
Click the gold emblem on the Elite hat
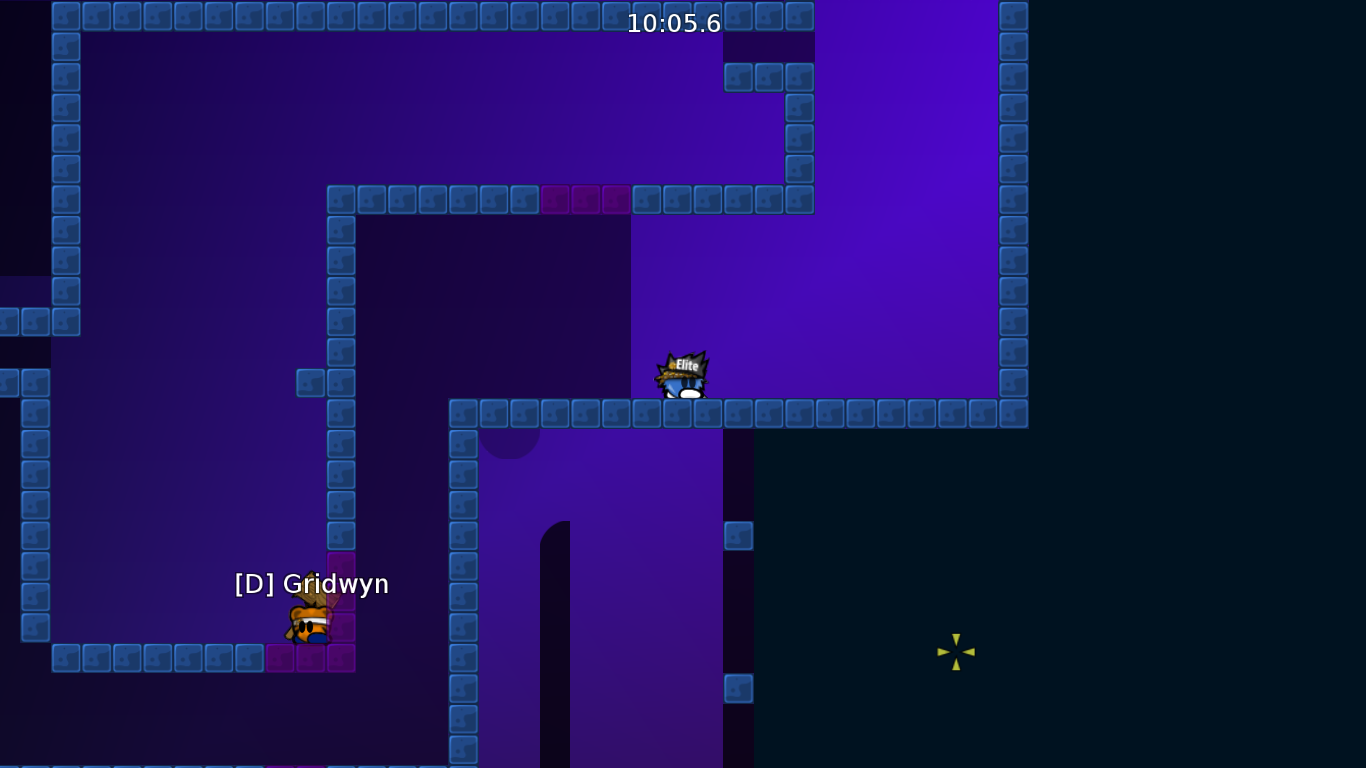click(x=672, y=365)
